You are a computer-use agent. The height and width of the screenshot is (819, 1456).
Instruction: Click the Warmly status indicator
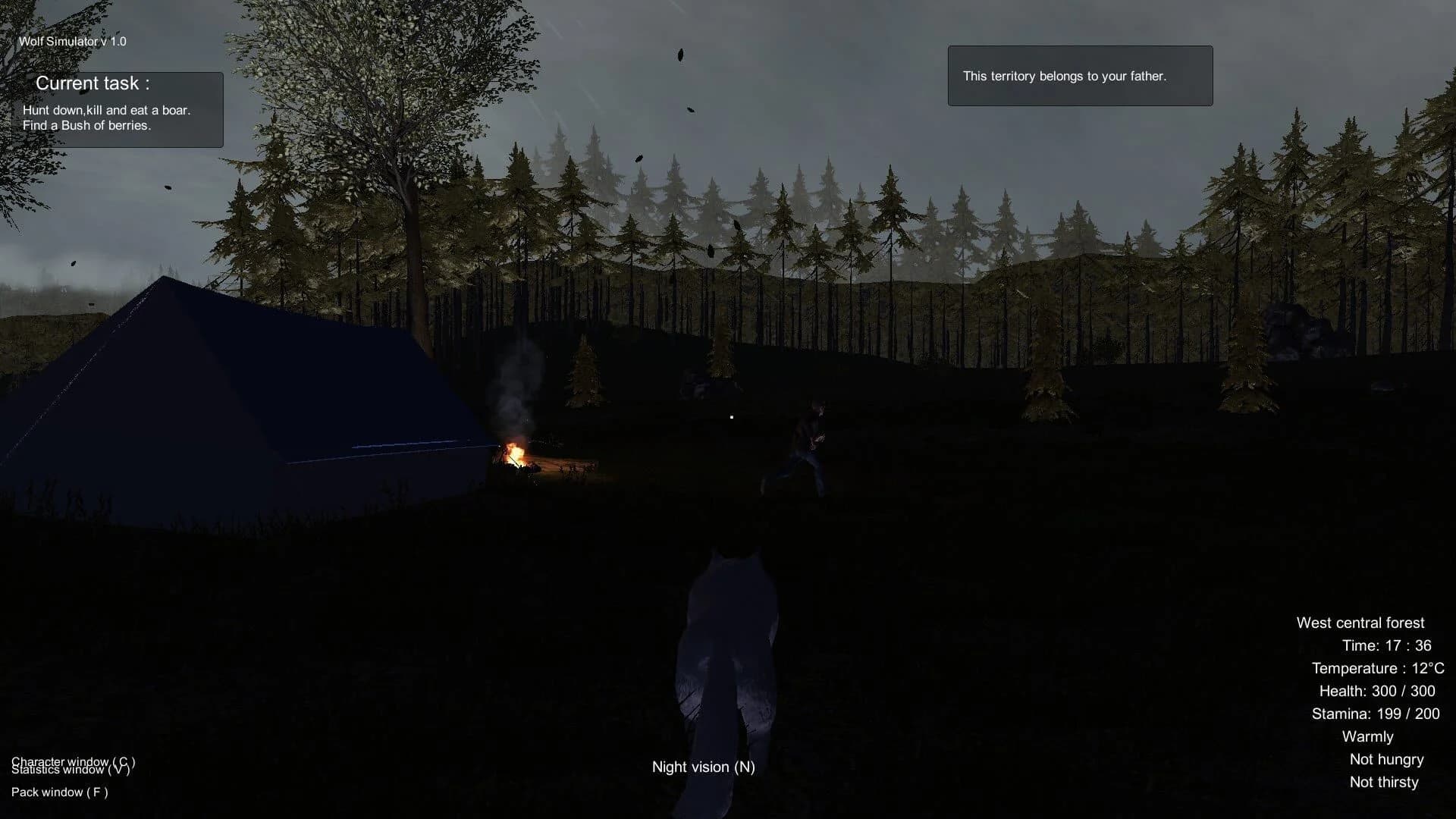(1367, 736)
